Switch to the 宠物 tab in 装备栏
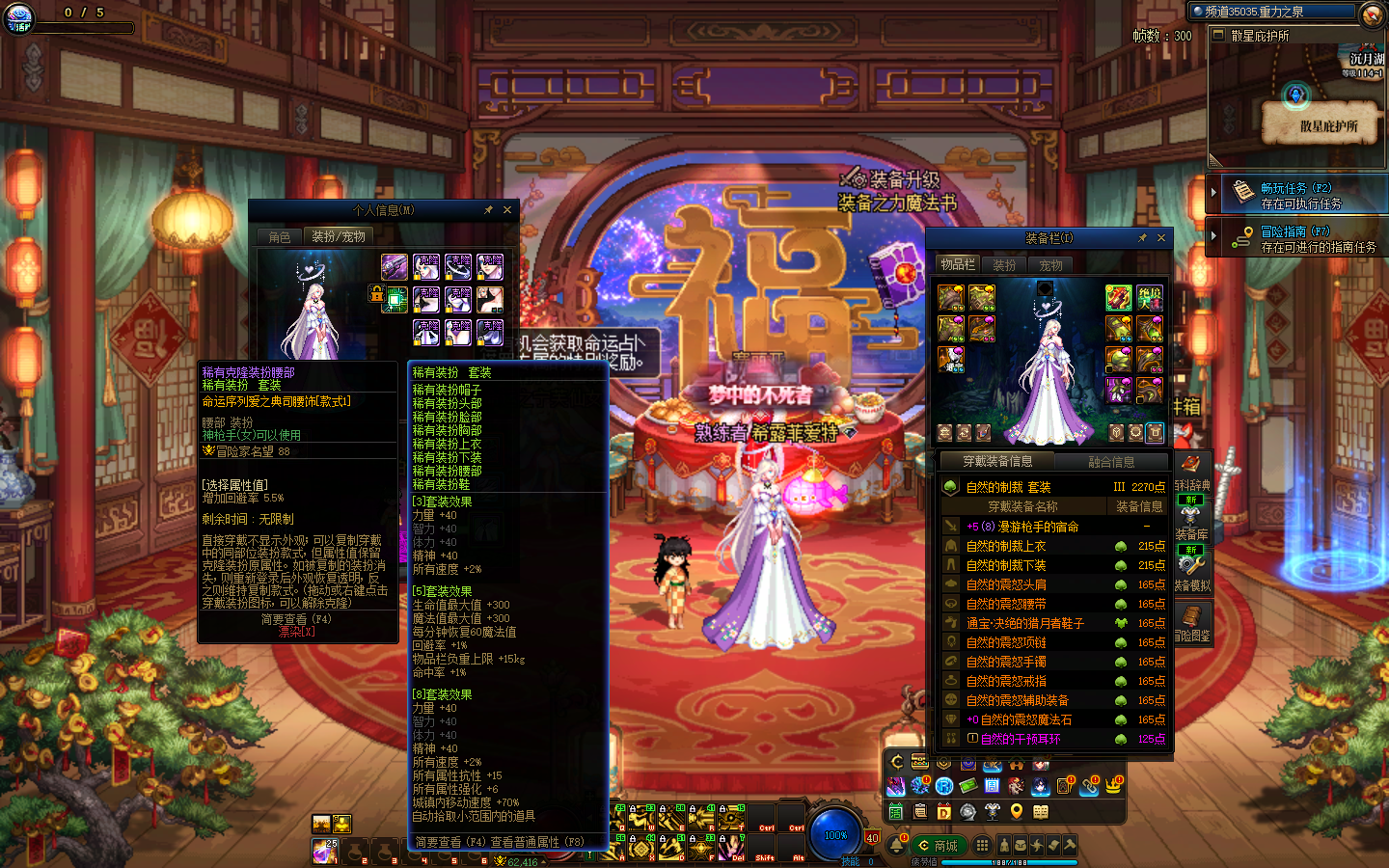1389x868 pixels. pyautogui.click(x=1050, y=265)
